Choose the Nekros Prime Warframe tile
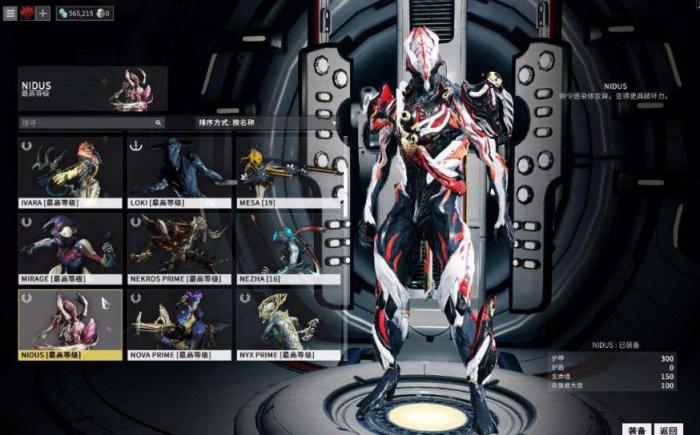The height and width of the screenshot is (435, 700). click(178, 248)
